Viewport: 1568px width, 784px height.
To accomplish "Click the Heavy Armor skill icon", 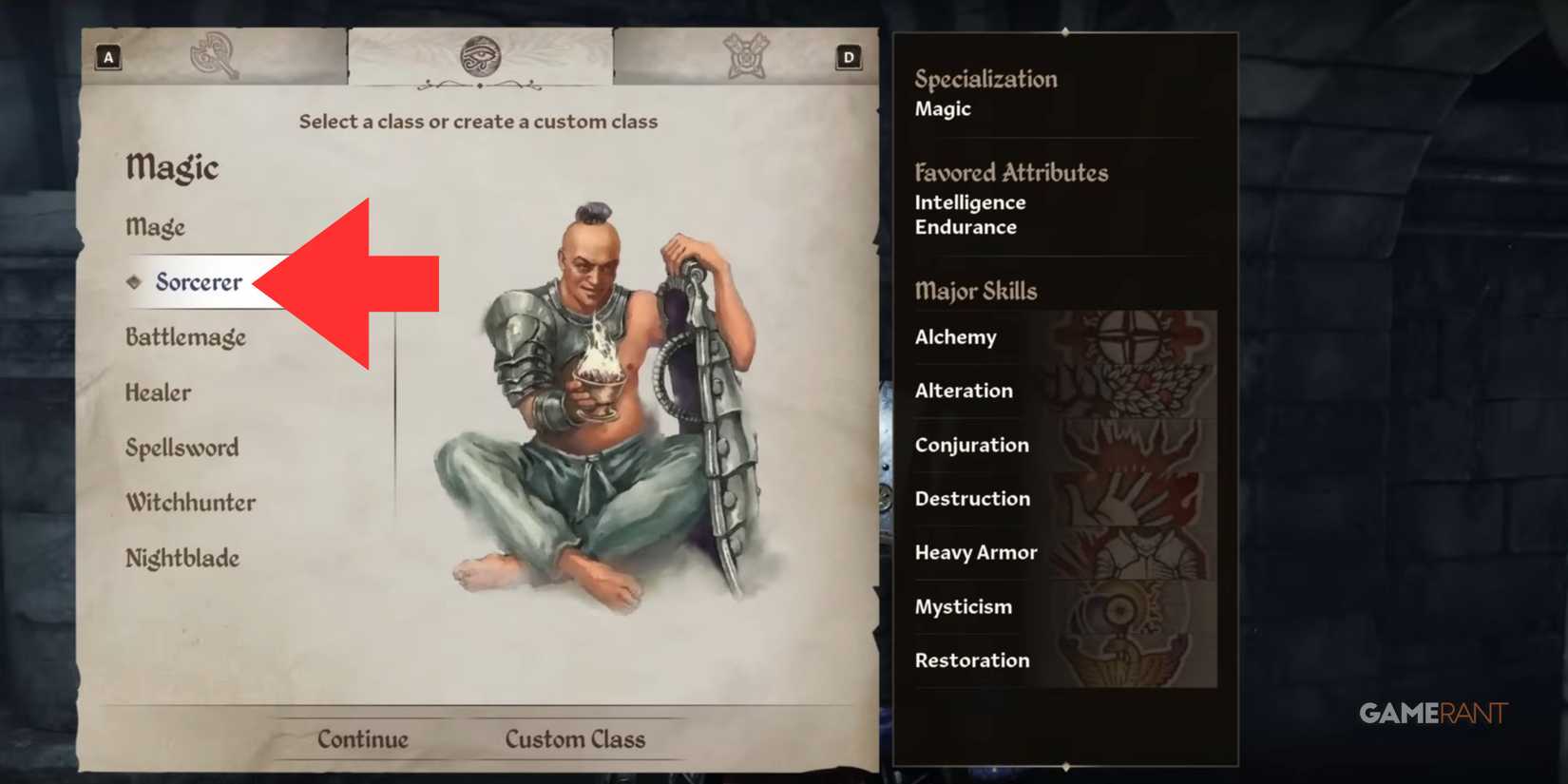I will pos(1131,552).
